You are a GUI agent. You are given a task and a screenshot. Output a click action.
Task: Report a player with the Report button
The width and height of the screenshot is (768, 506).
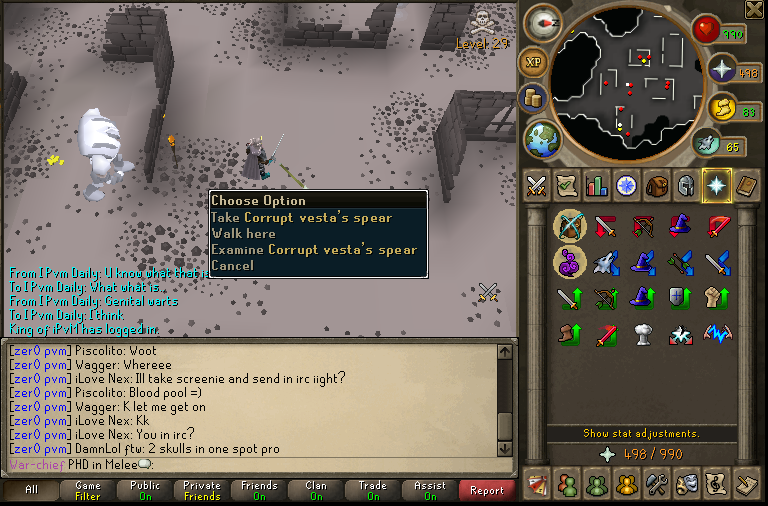pos(487,490)
